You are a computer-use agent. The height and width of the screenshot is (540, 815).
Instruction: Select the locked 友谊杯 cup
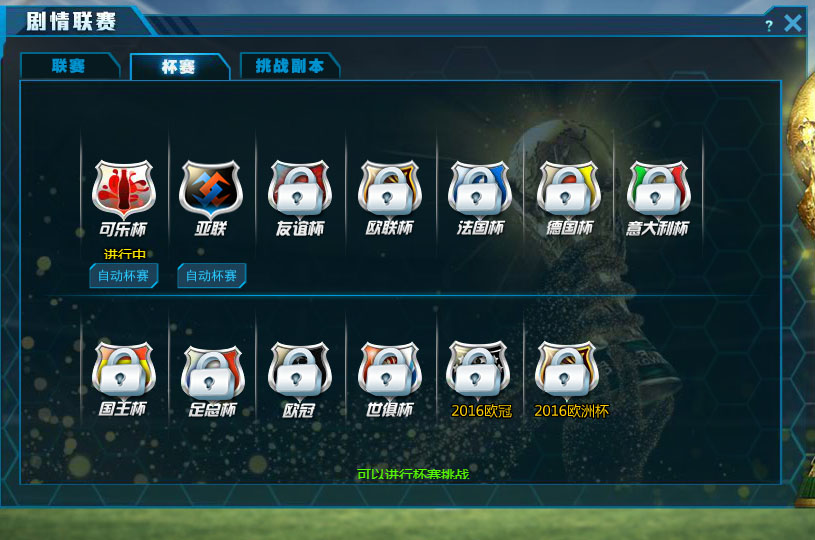(300, 188)
